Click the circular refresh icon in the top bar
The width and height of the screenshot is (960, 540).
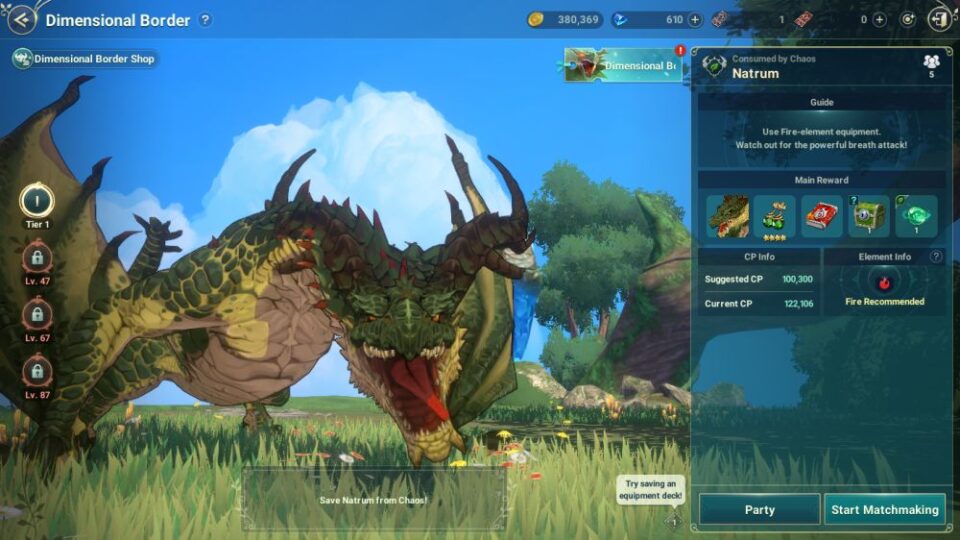(908, 19)
